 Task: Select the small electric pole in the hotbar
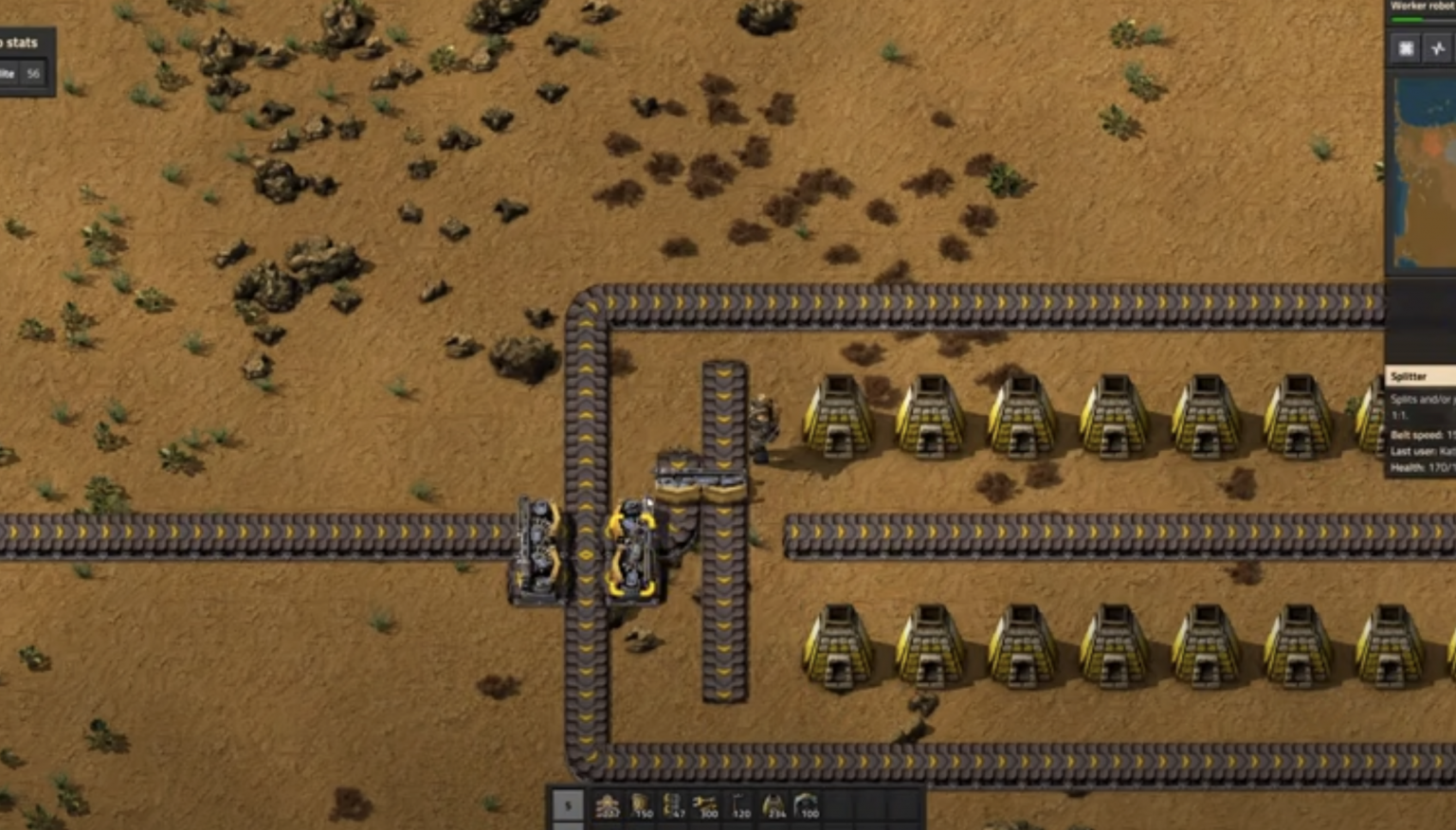tap(740, 808)
